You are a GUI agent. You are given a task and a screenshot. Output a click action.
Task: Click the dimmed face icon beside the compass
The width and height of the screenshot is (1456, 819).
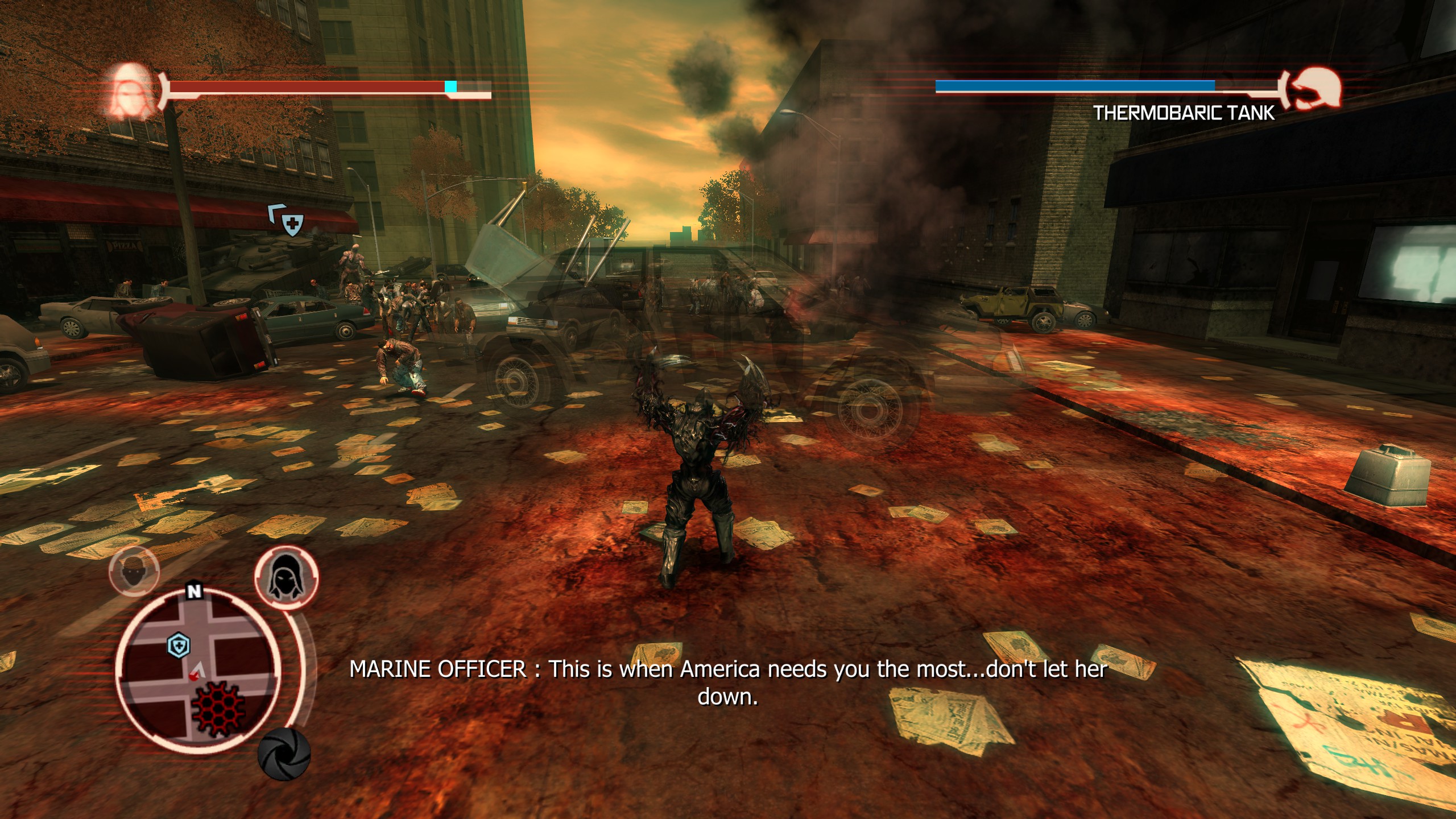pos(134,569)
